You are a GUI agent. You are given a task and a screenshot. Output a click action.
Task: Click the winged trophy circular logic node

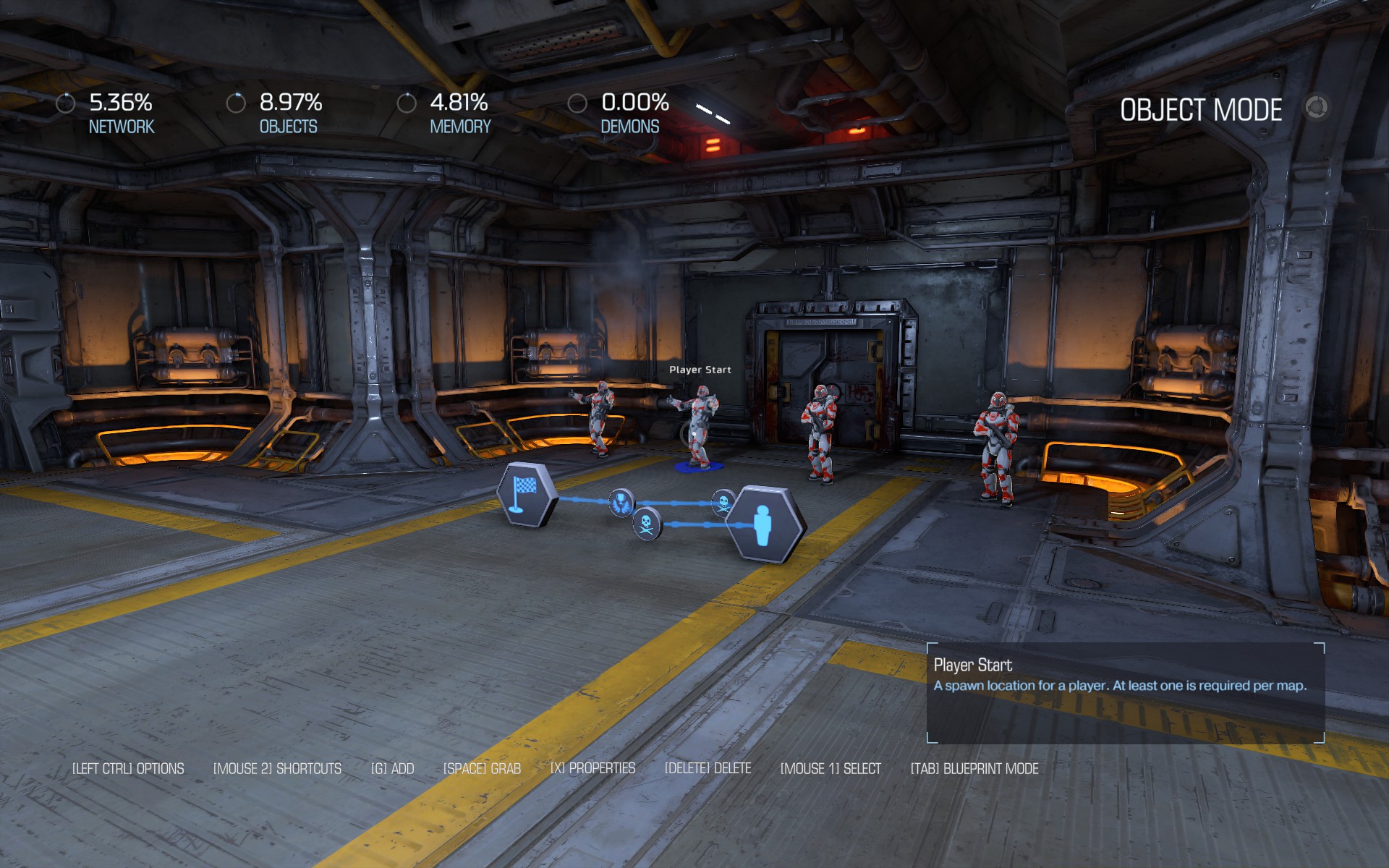(621, 502)
